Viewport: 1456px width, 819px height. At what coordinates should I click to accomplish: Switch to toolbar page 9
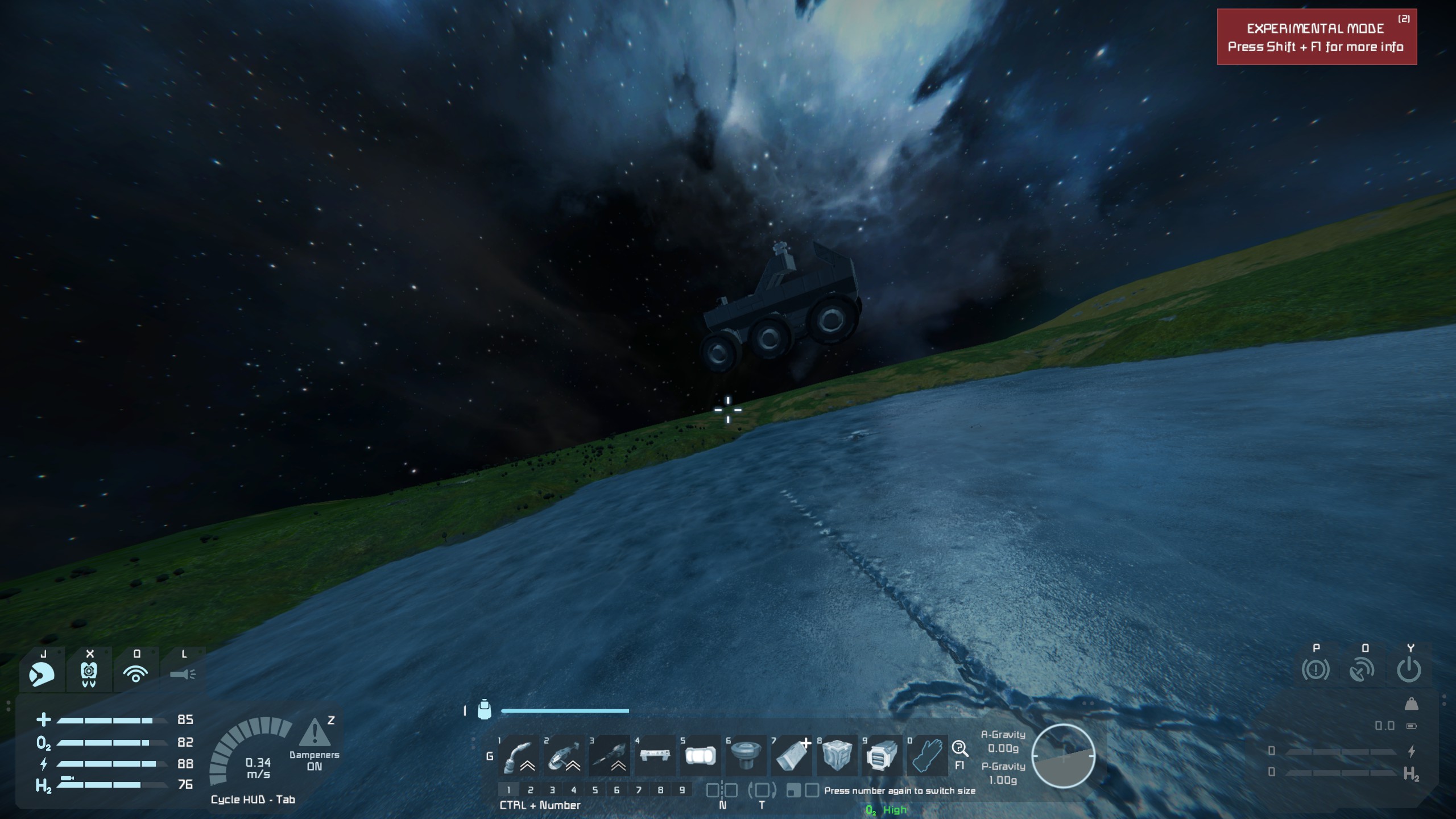(x=682, y=790)
